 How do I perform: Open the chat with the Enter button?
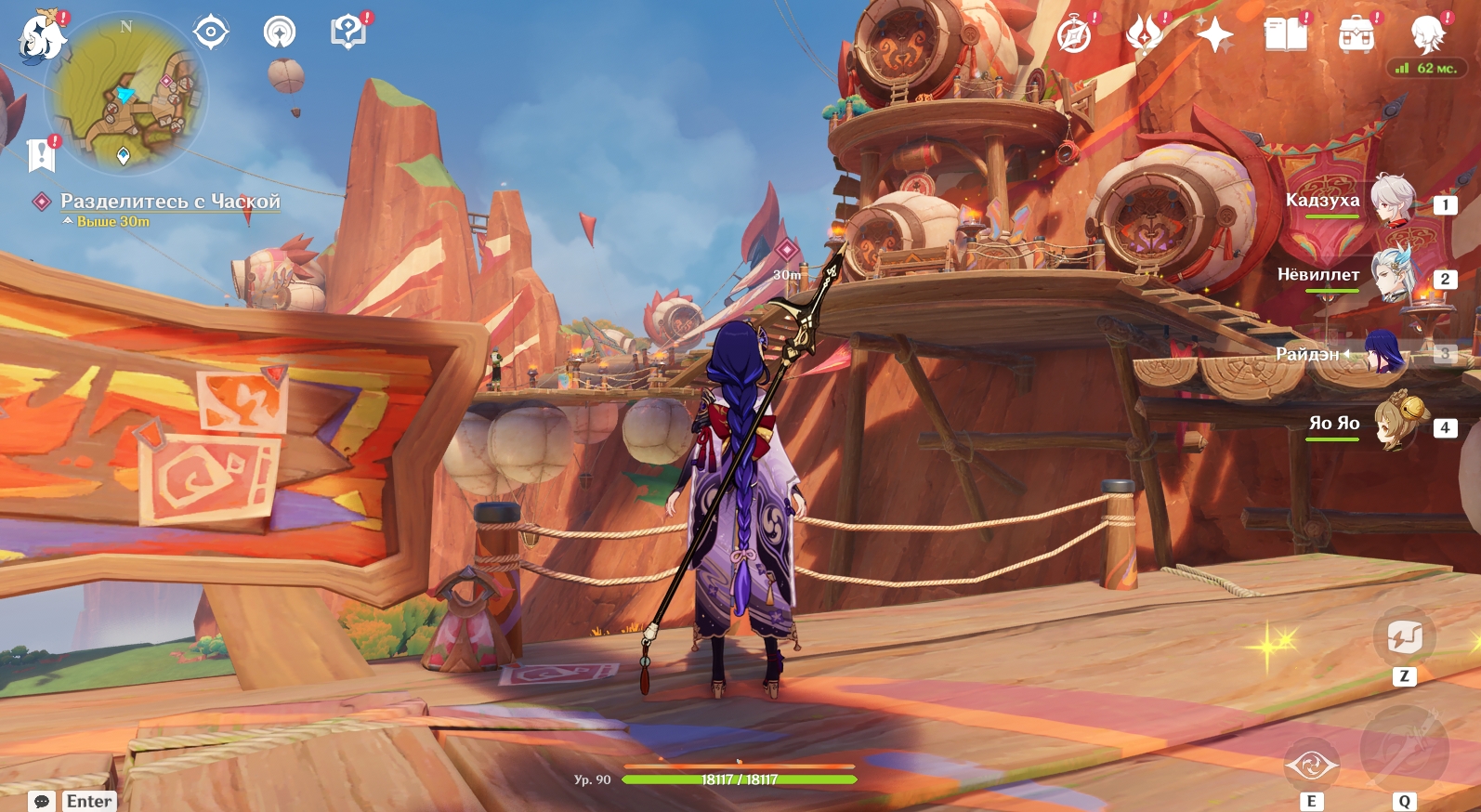[x=73, y=801]
